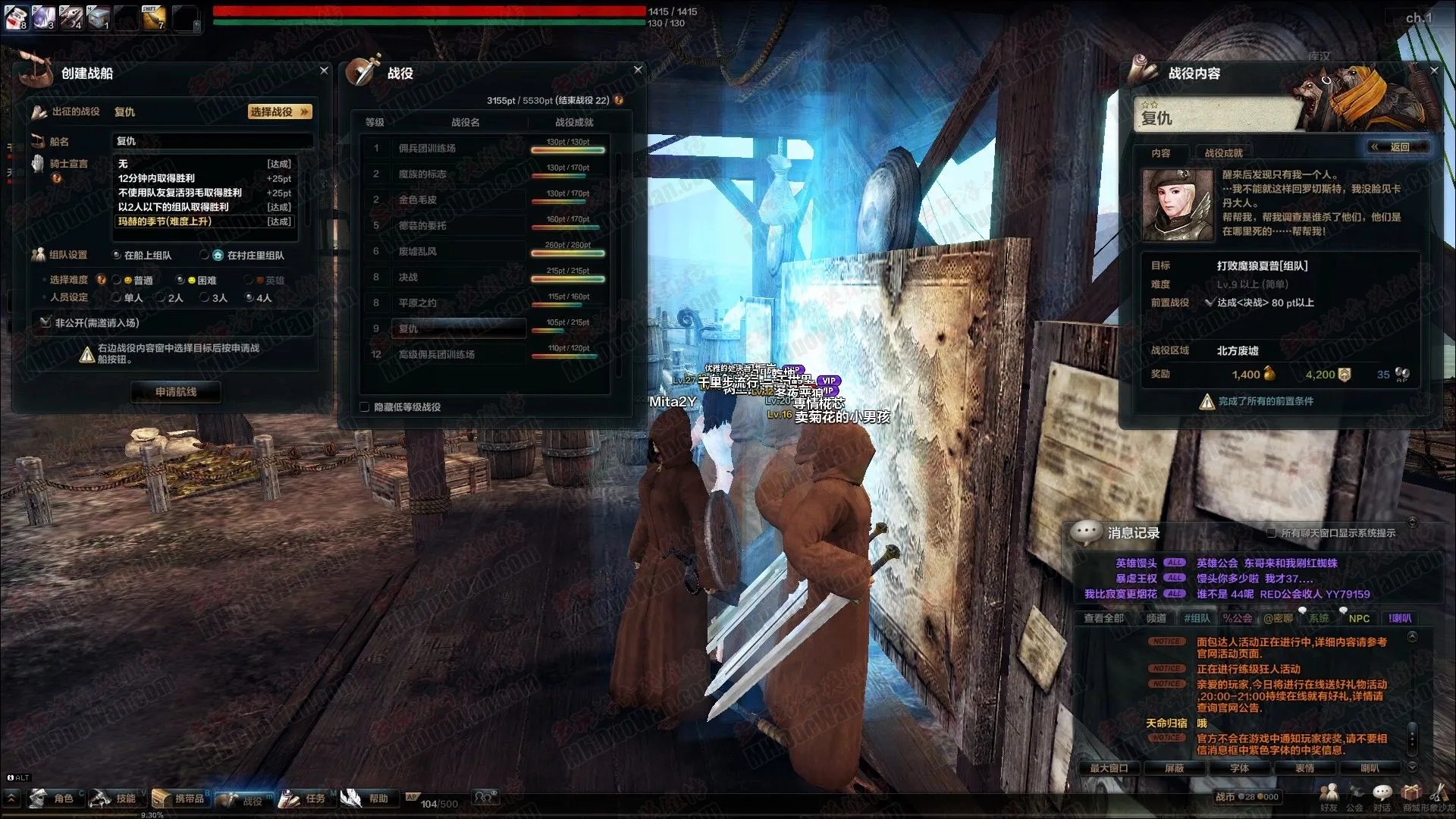Click the 最大窗口 chat button

[x=1109, y=768]
